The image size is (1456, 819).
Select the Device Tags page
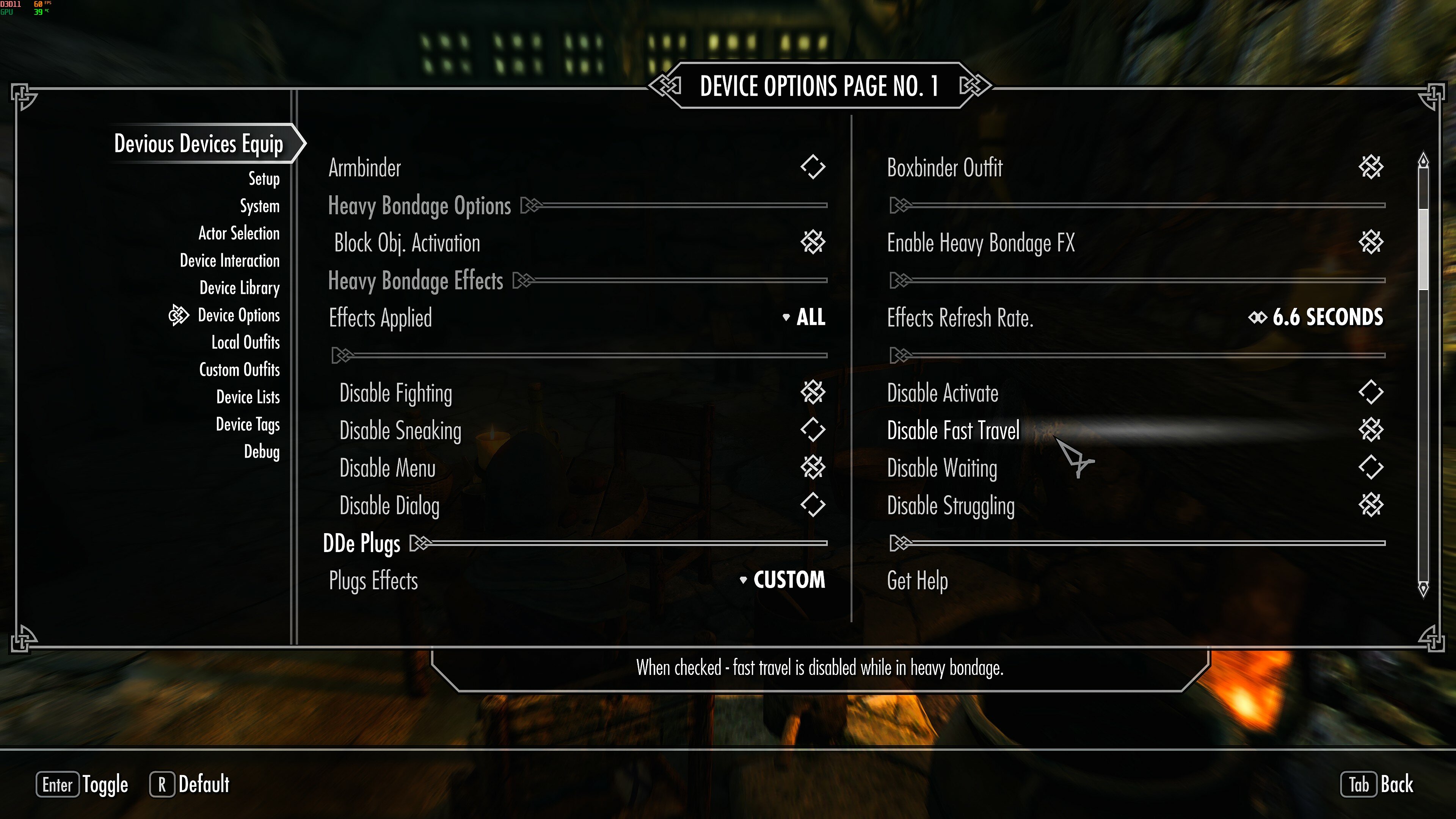[248, 425]
